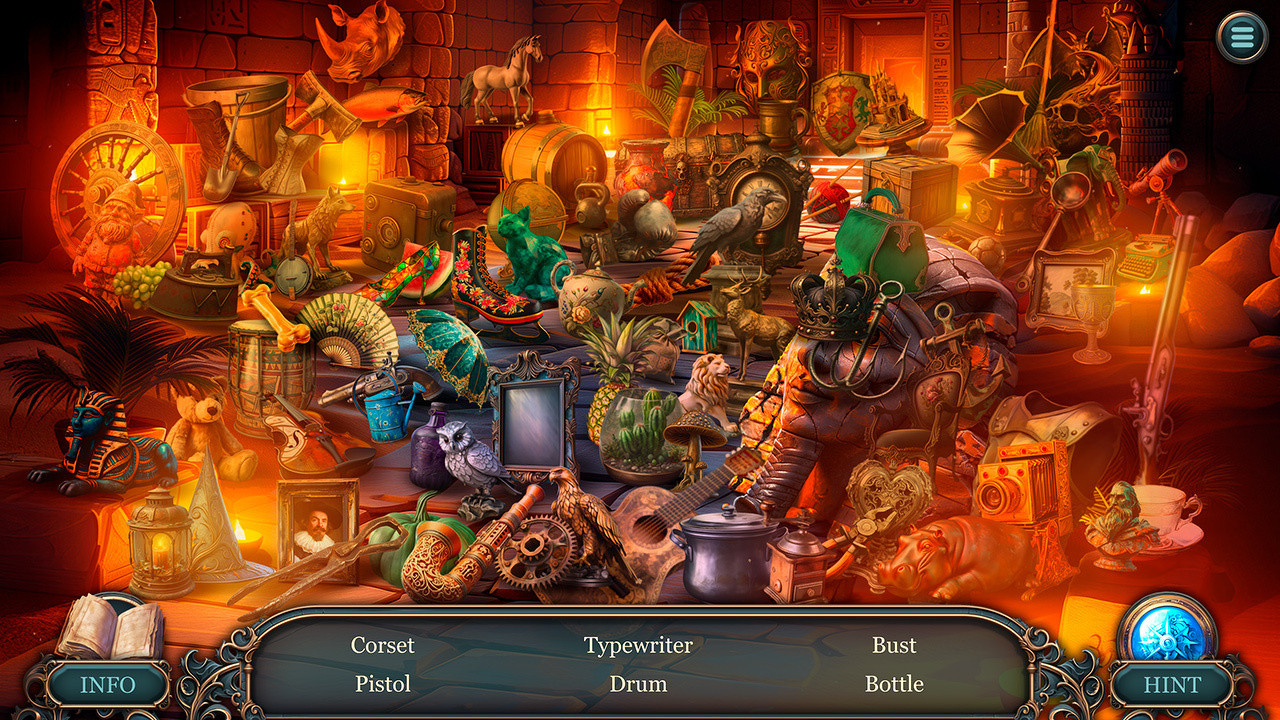Pick the Pistol list entry

(x=382, y=684)
